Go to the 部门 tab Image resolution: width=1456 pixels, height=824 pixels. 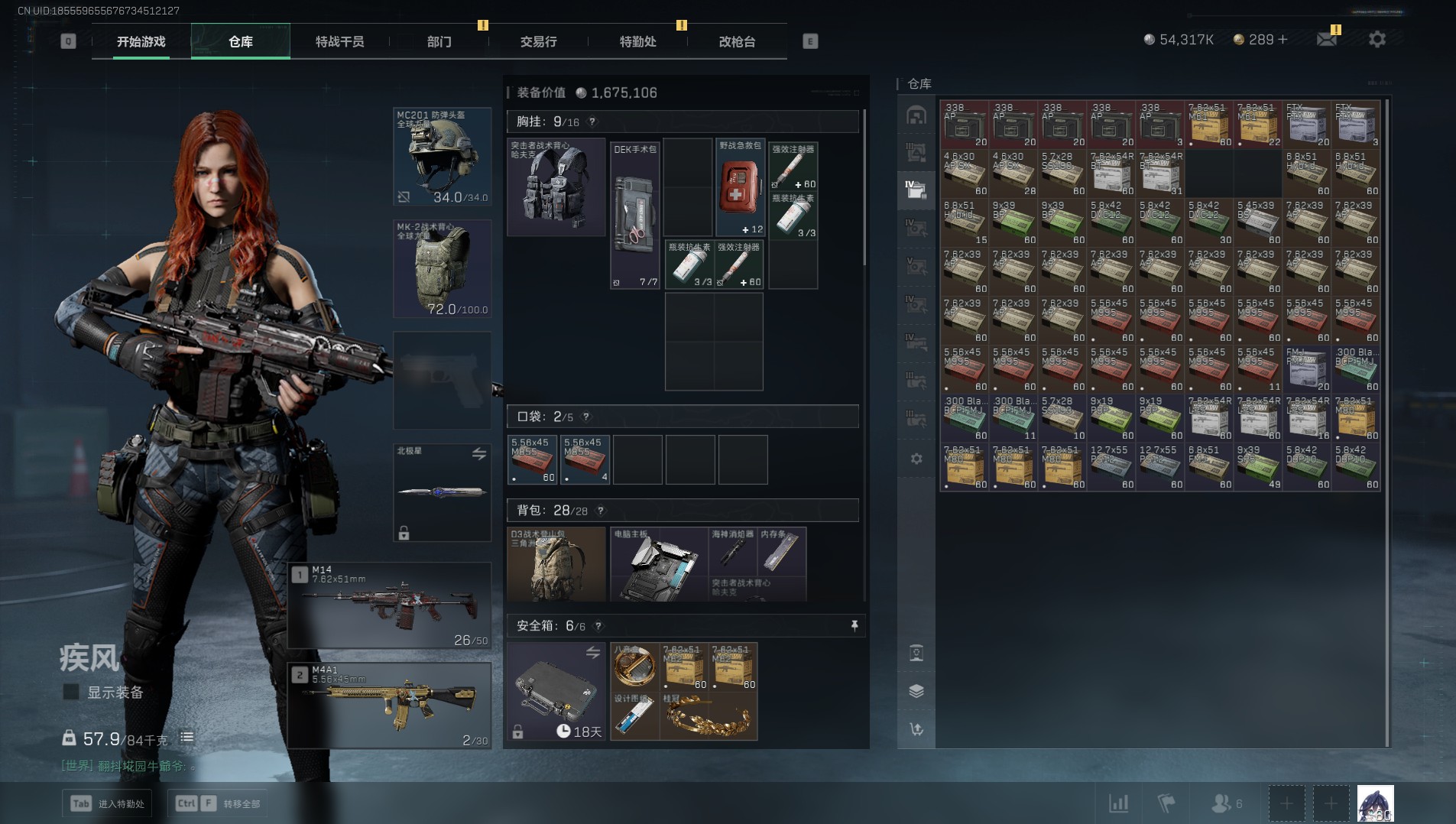pyautogui.click(x=439, y=41)
